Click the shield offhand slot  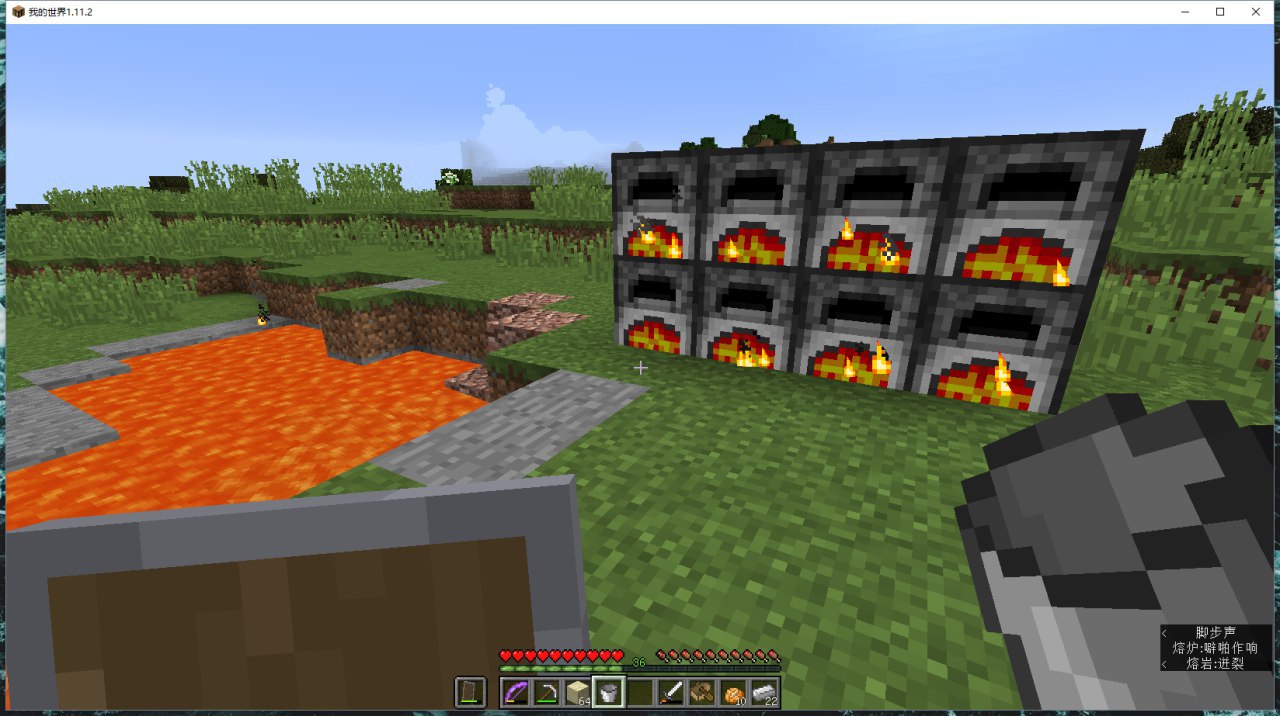470,692
